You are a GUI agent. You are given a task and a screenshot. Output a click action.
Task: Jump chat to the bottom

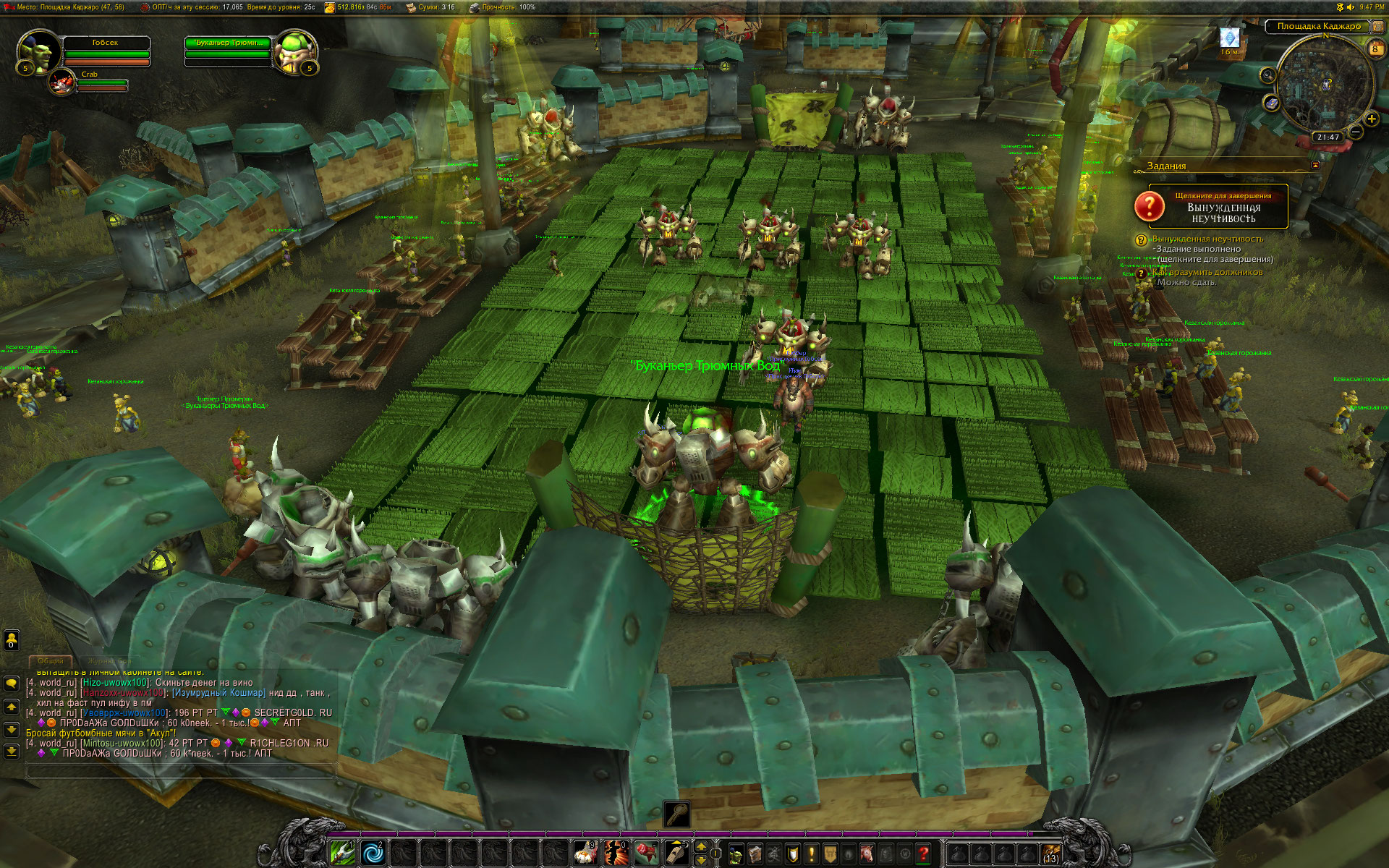(x=12, y=752)
